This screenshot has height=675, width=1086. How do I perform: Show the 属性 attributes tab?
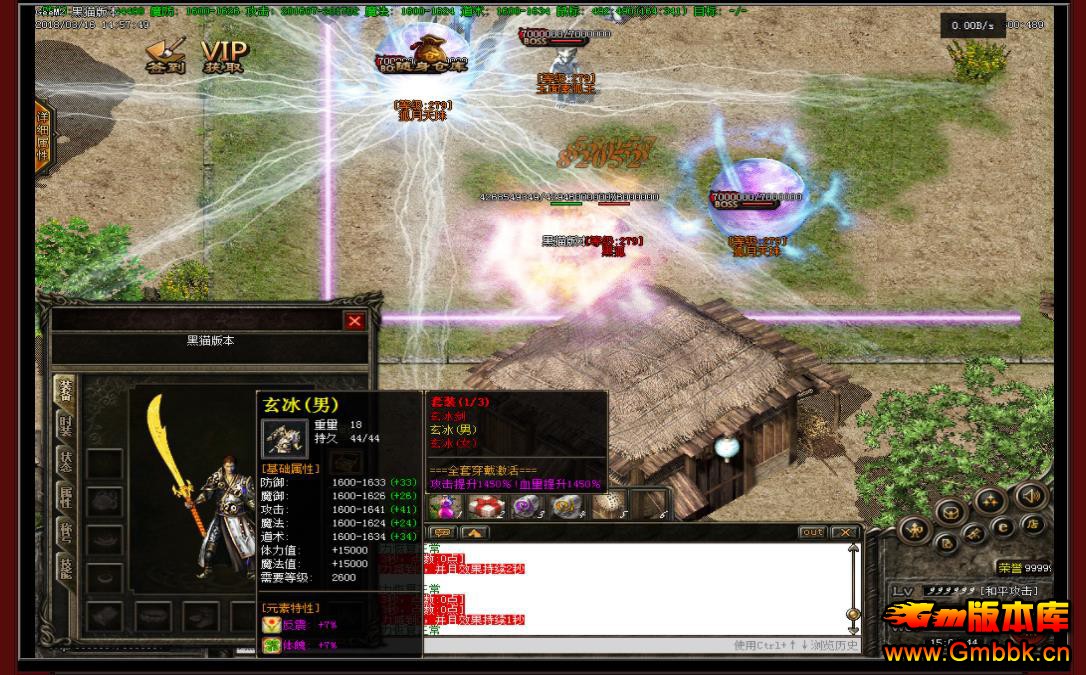65,497
